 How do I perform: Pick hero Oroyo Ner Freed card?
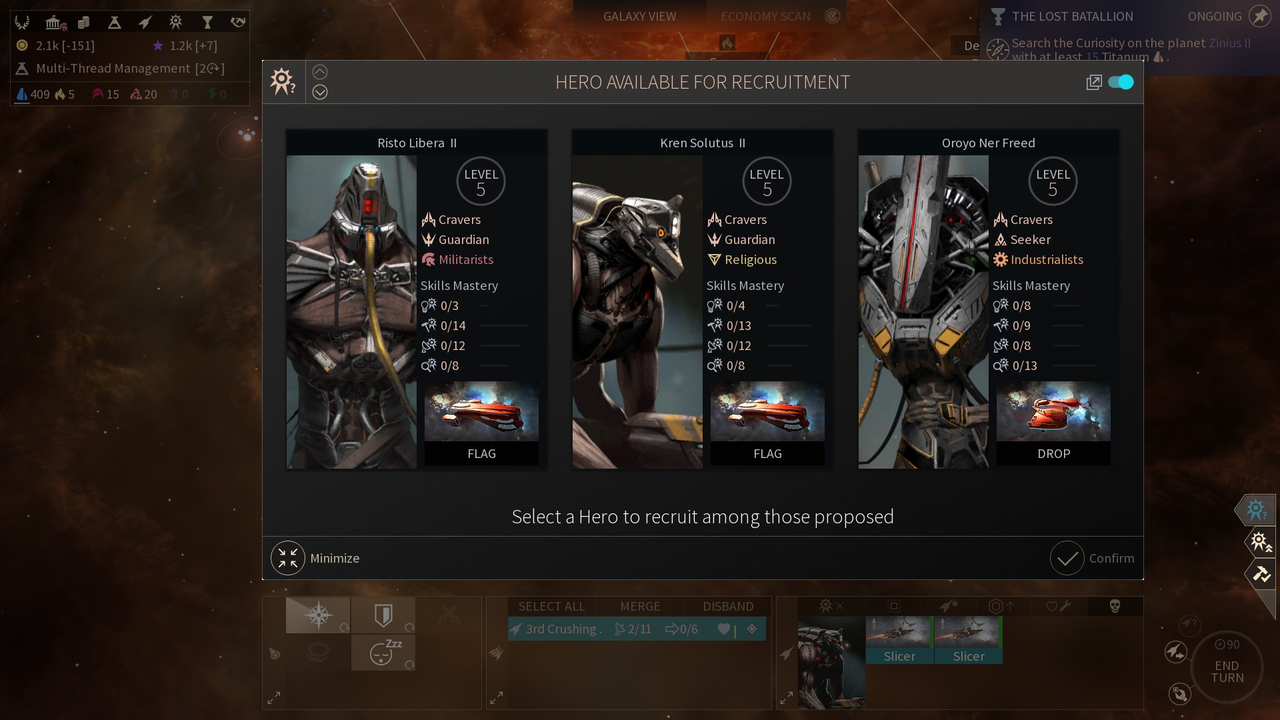(988, 299)
